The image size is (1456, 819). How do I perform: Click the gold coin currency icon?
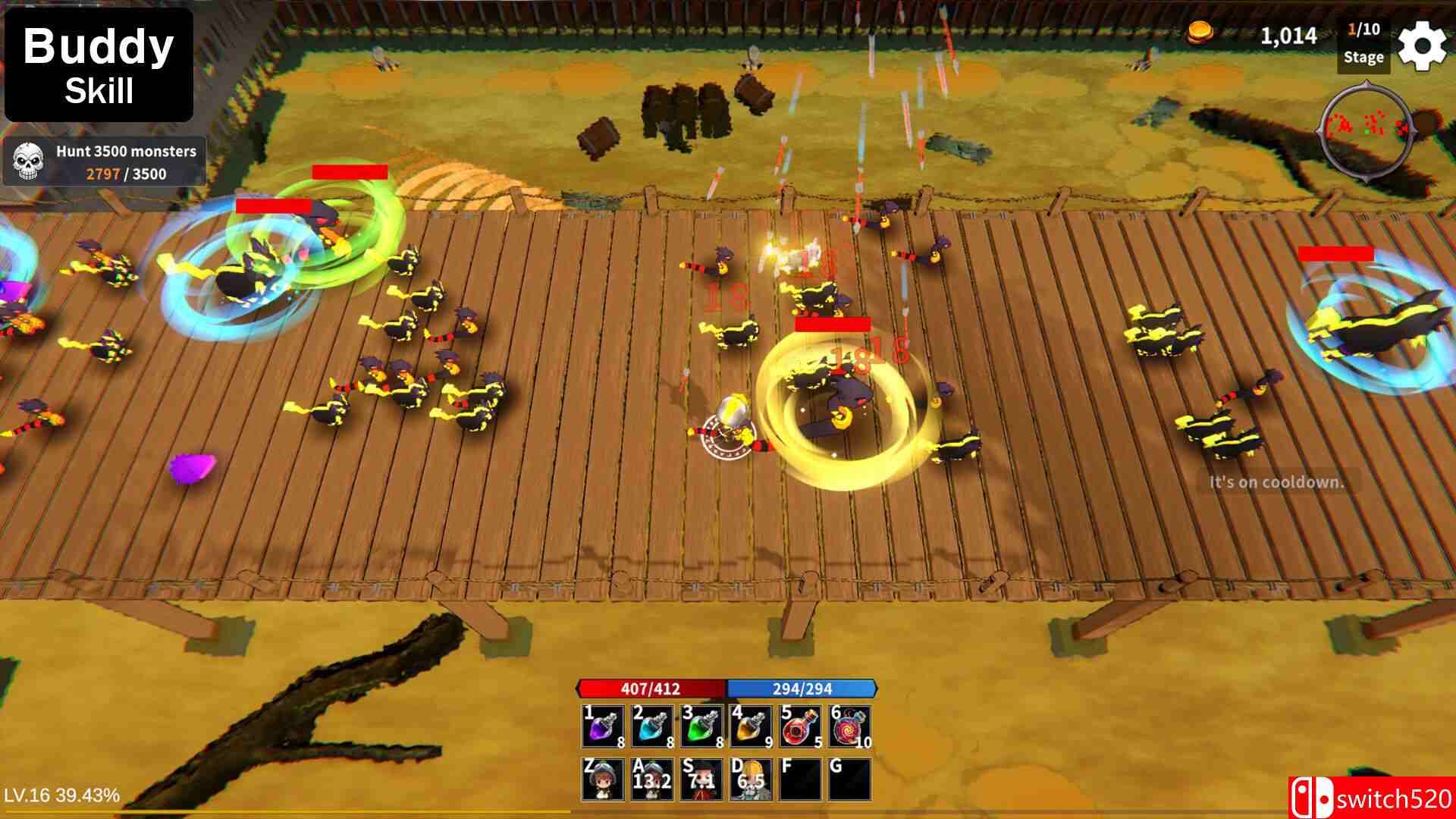click(x=1200, y=33)
